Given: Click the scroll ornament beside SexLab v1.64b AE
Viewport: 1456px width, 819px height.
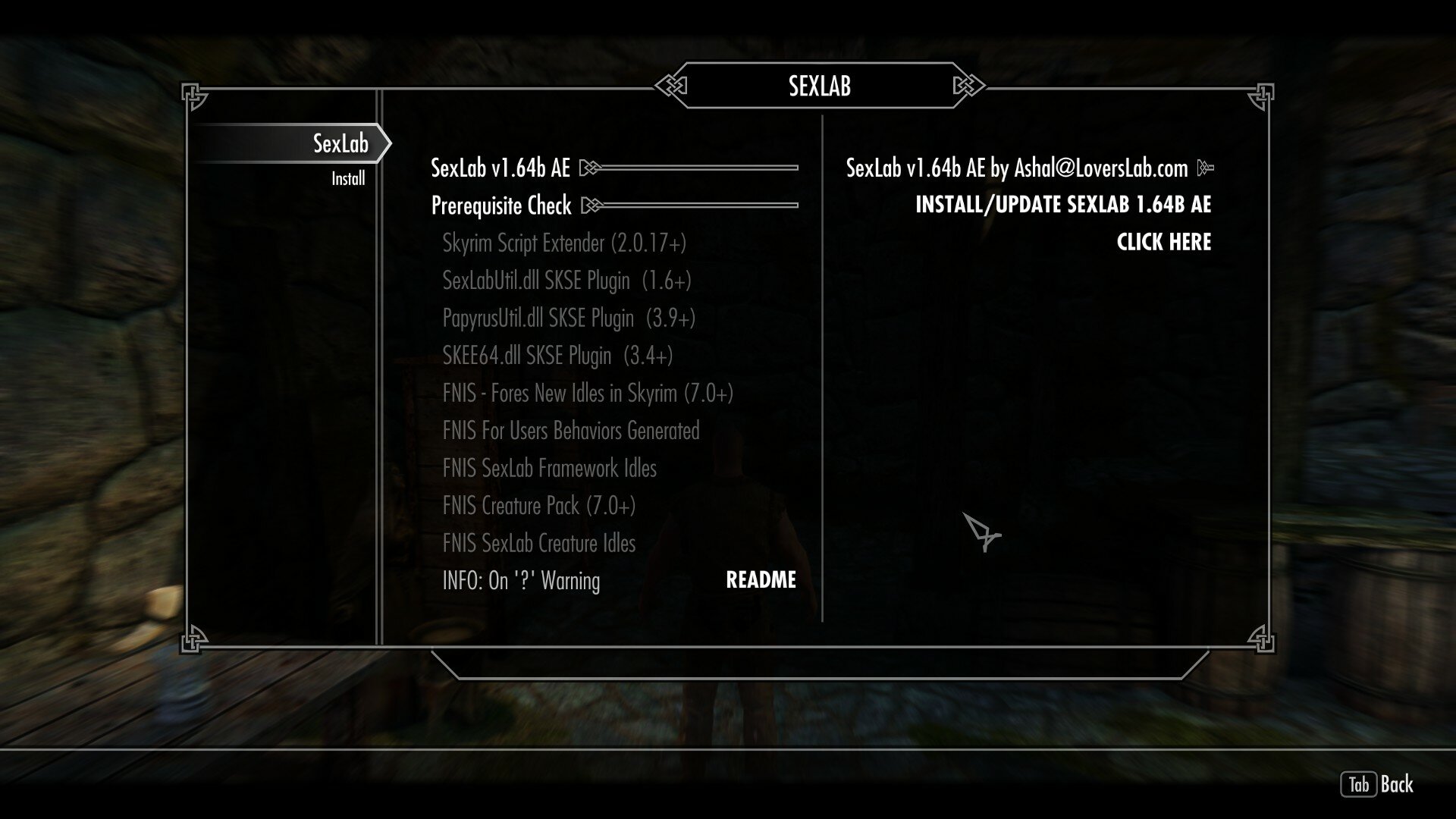Looking at the screenshot, I should coord(590,168).
